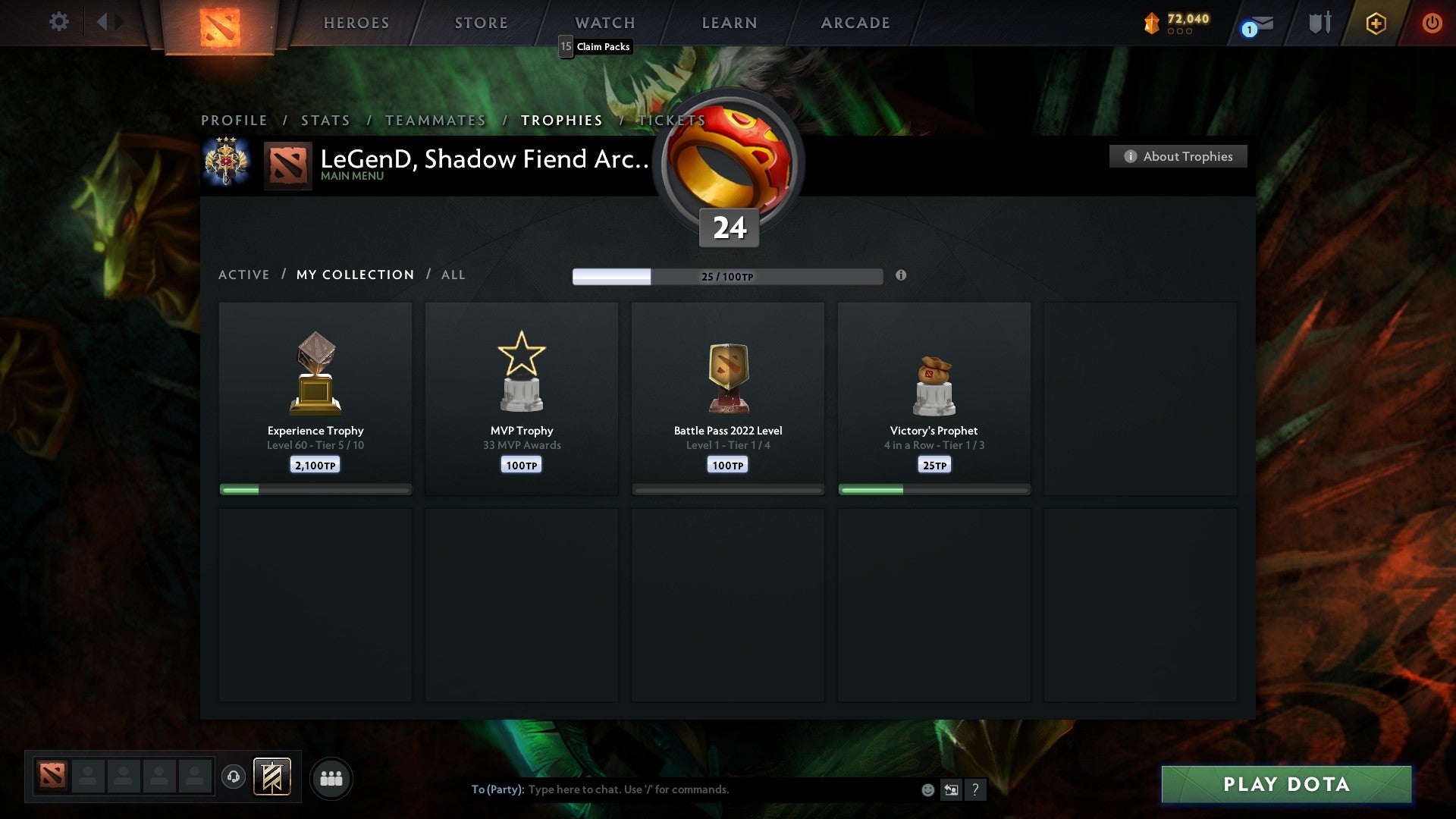This screenshot has width=1456, height=819.
Task: Open Dota Plus hexagon icon
Action: tap(1376, 23)
